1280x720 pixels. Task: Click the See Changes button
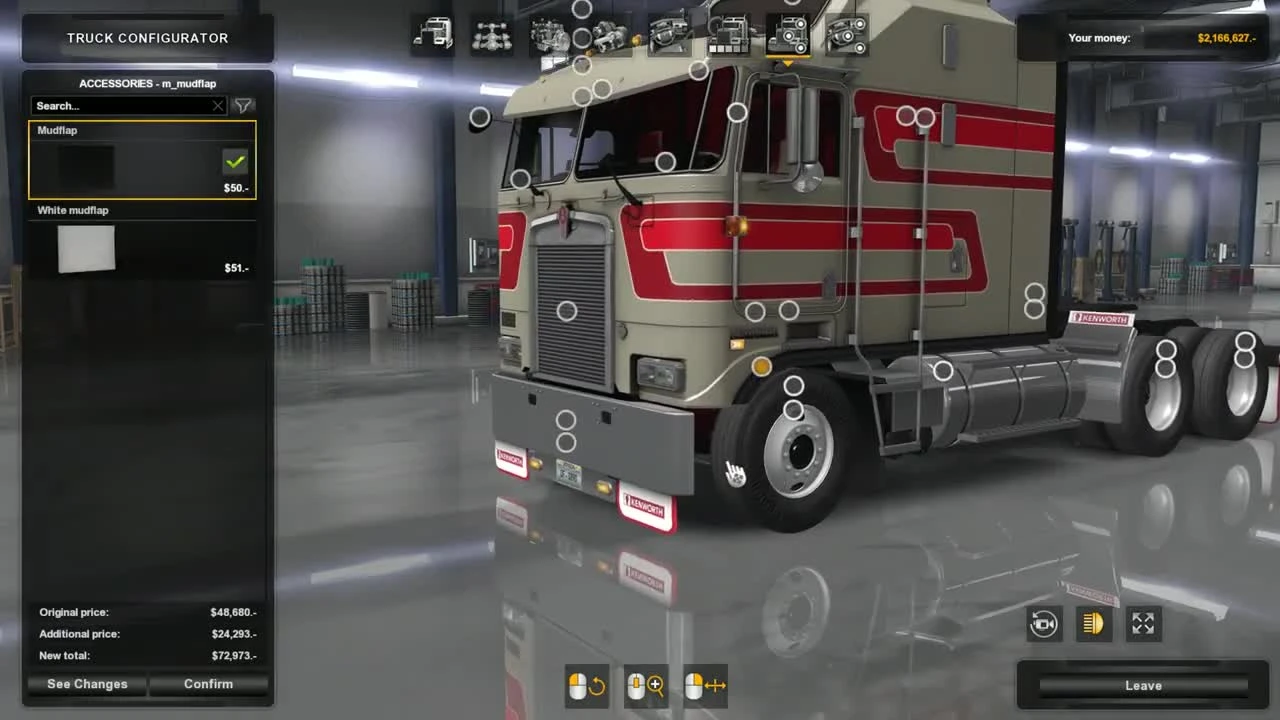(87, 684)
